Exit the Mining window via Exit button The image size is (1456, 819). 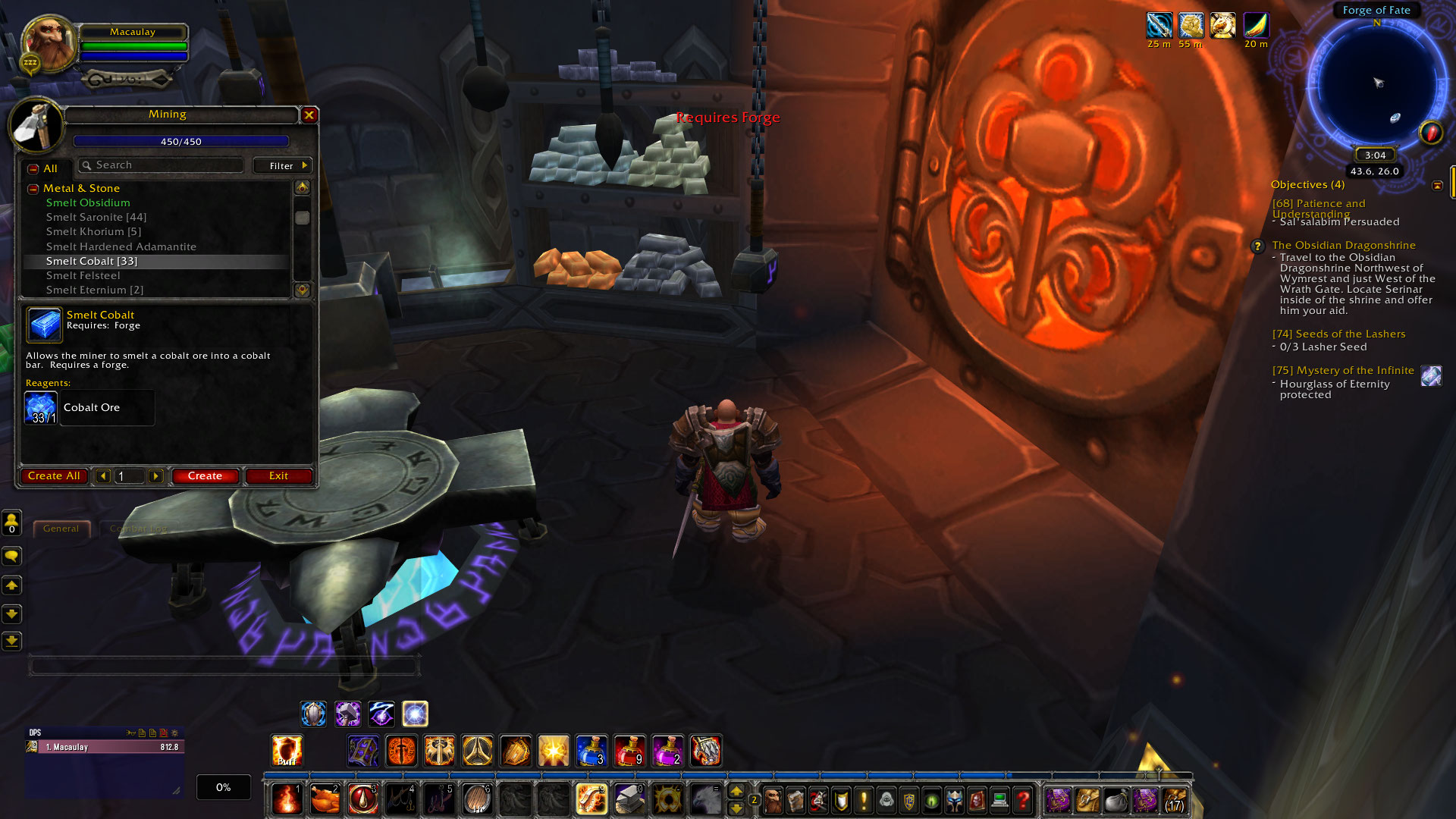(278, 475)
